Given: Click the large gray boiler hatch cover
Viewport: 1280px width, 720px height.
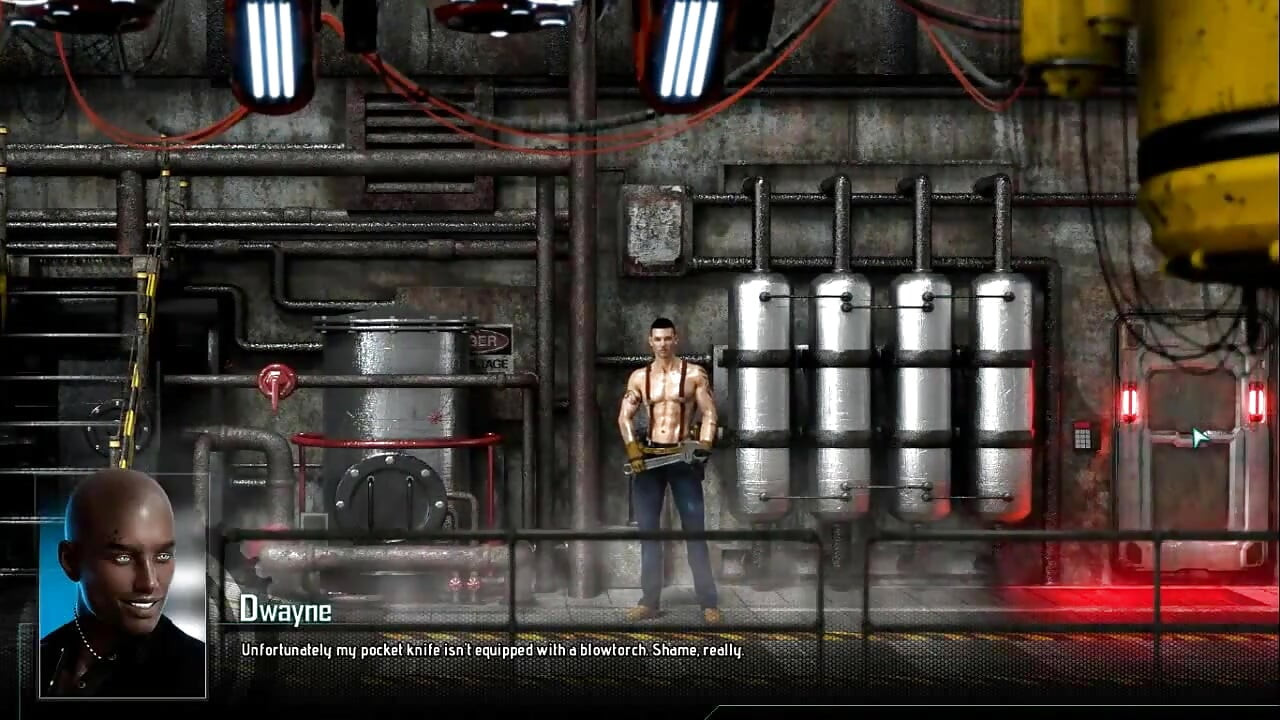Looking at the screenshot, I should click(x=390, y=495).
